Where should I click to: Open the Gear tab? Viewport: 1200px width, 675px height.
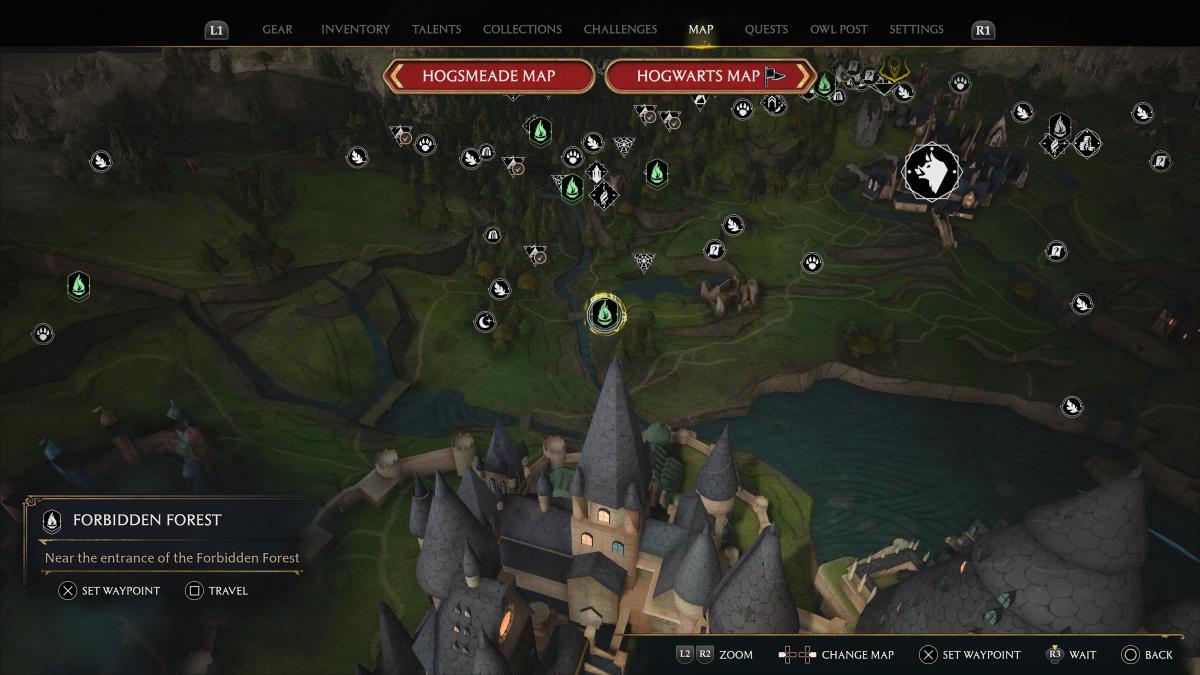tap(277, 30)
